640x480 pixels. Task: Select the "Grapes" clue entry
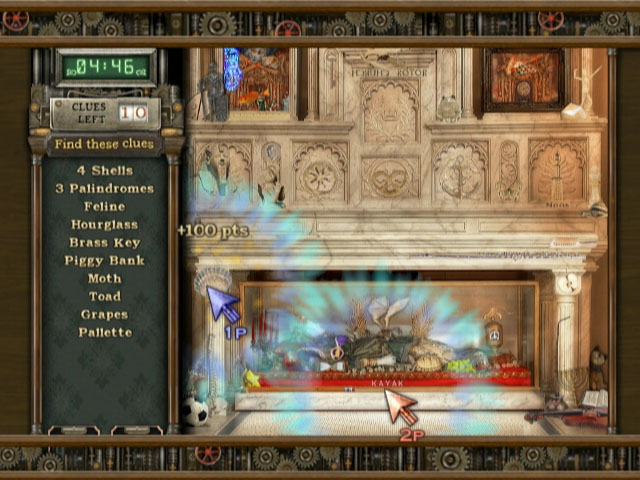(x=104, y=314)
